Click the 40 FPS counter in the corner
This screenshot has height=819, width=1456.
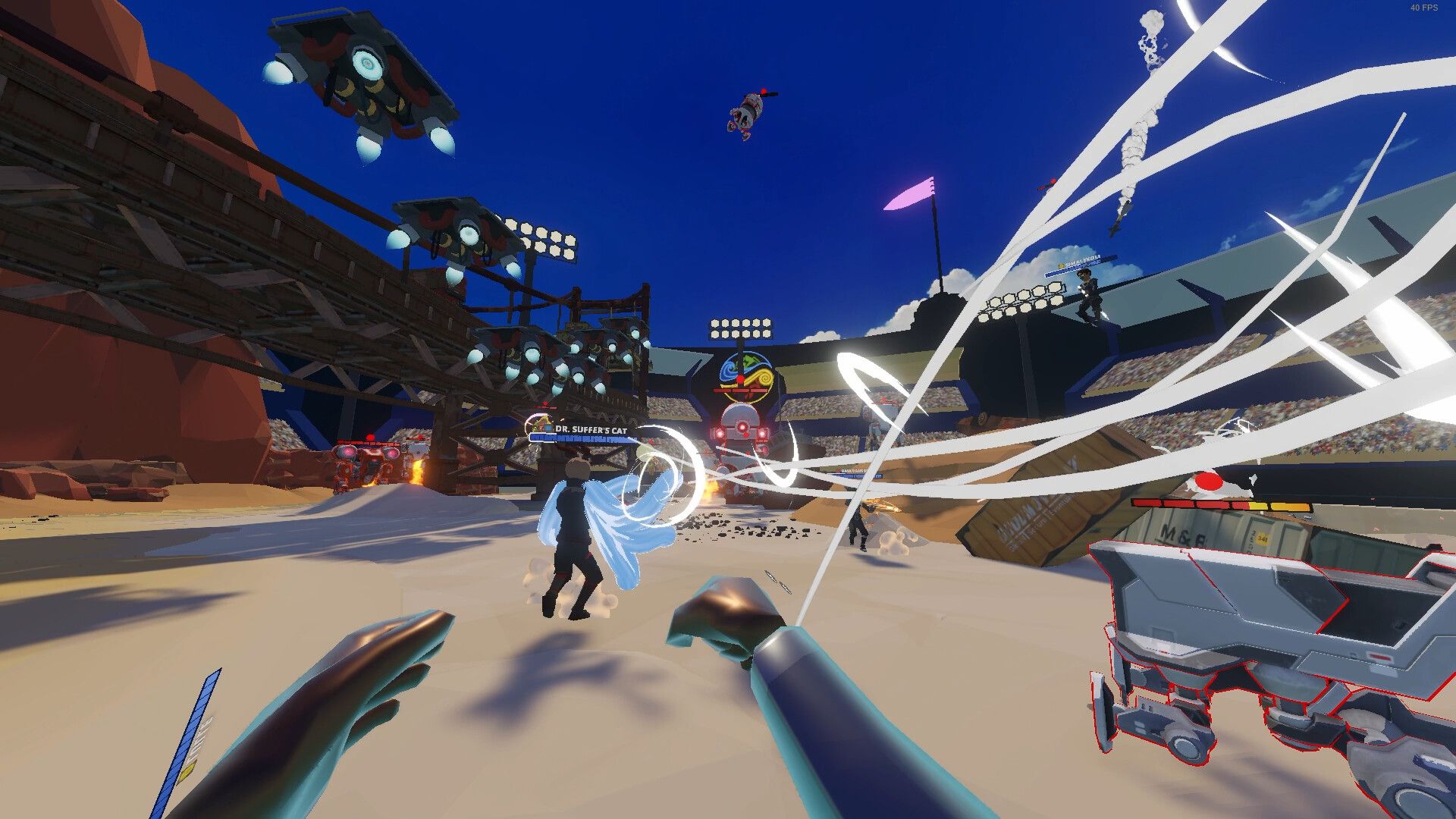(x=1423, y=9)
